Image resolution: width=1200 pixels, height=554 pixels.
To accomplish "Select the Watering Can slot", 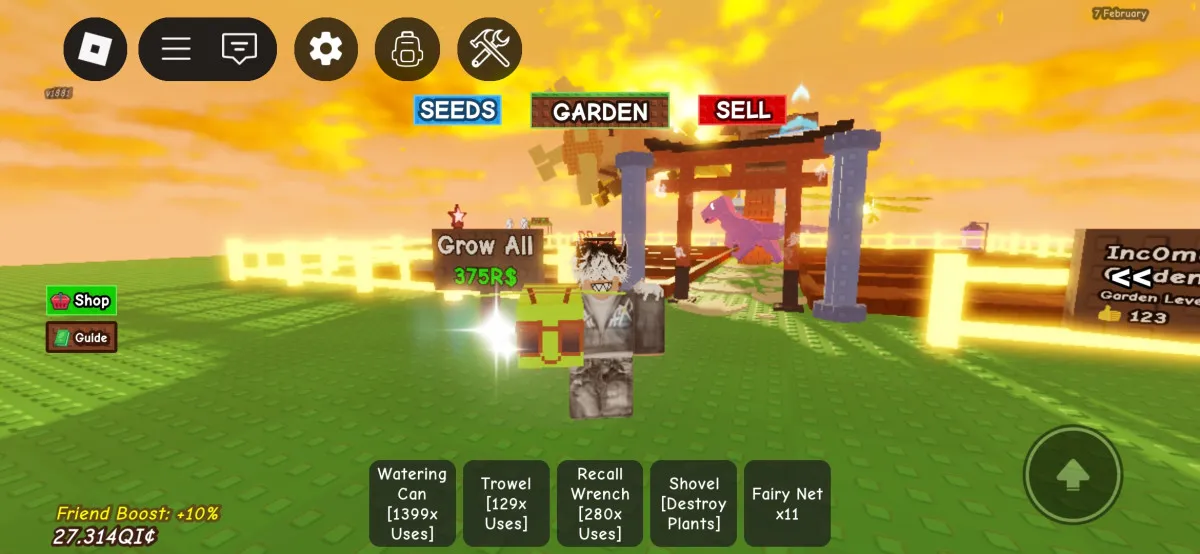I will pyautogui.click(x=412, y=503).
